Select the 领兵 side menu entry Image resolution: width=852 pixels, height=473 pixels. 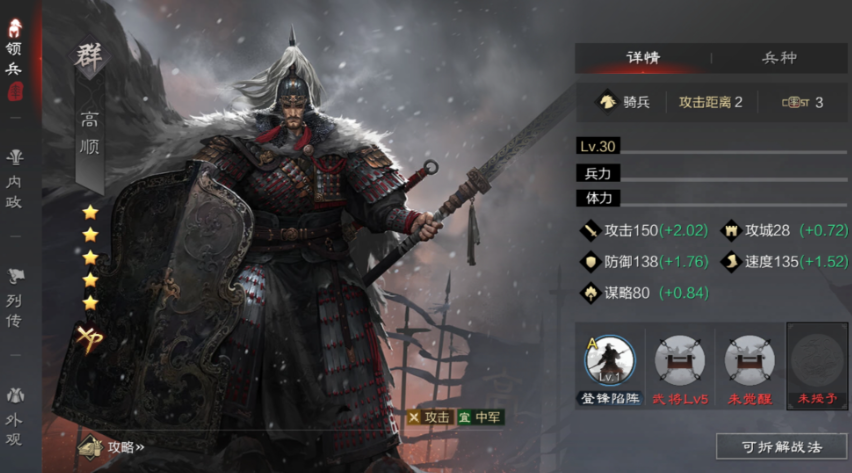pos(15,58)
